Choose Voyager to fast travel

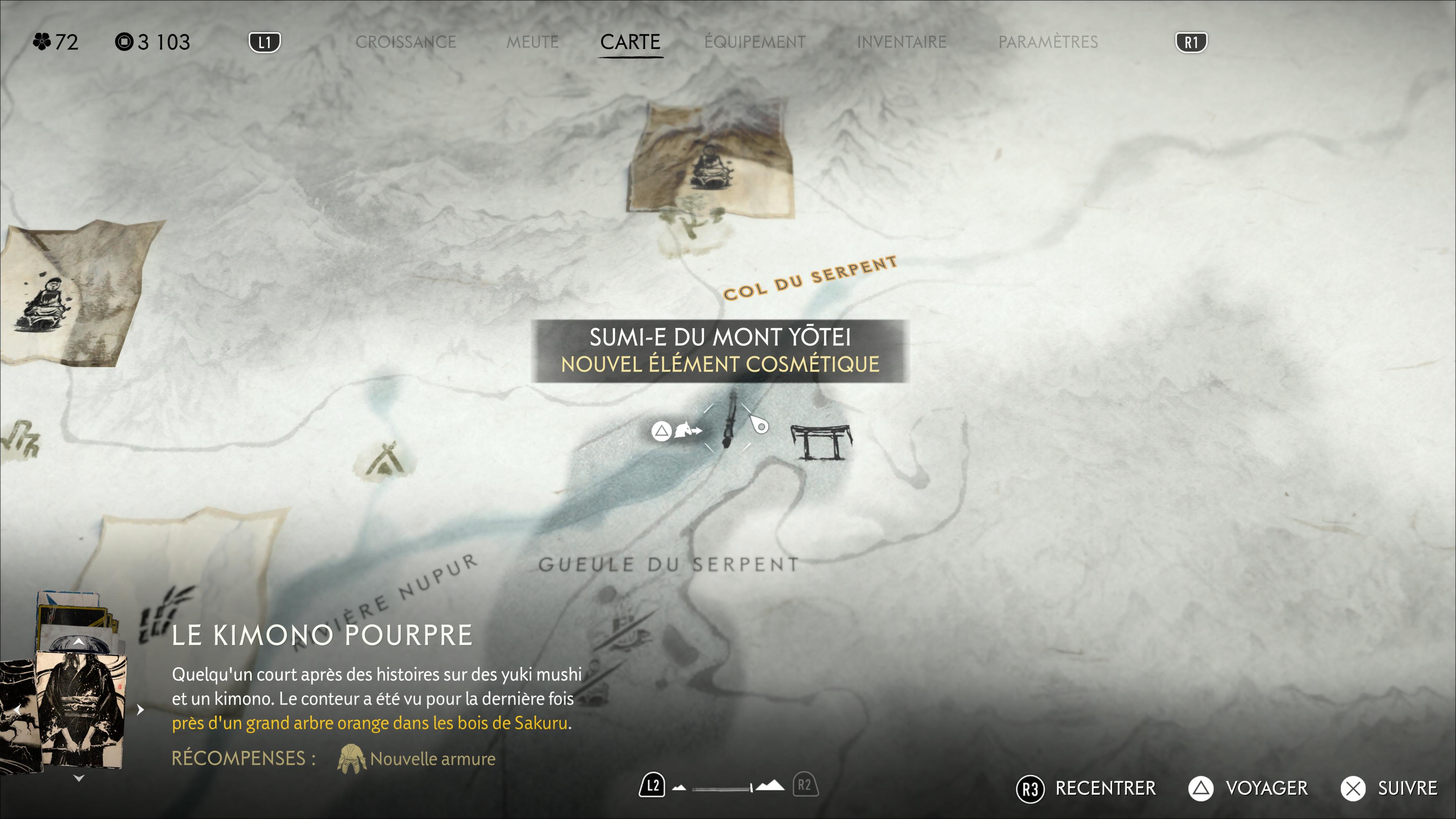(1248, 788)
